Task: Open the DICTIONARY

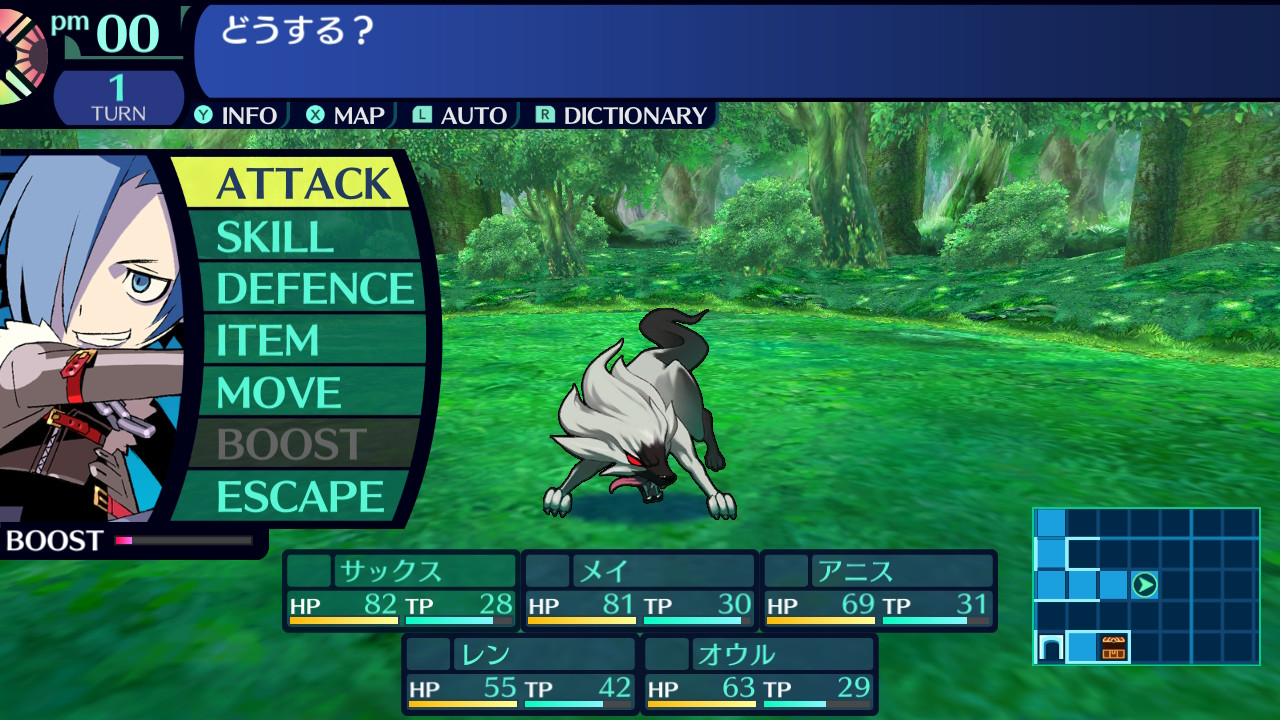Action: (x=622, y=116)
